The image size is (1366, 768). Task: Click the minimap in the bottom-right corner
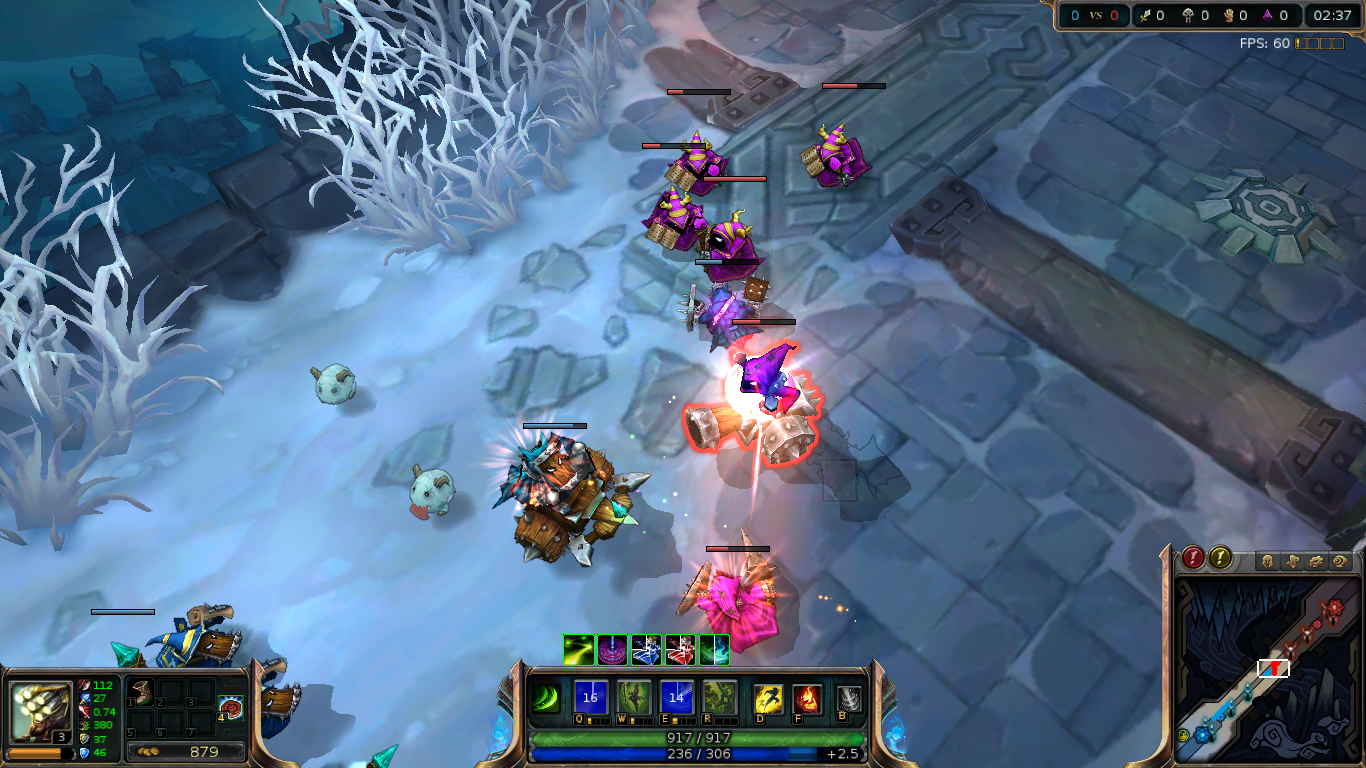tap(1270, 670)
